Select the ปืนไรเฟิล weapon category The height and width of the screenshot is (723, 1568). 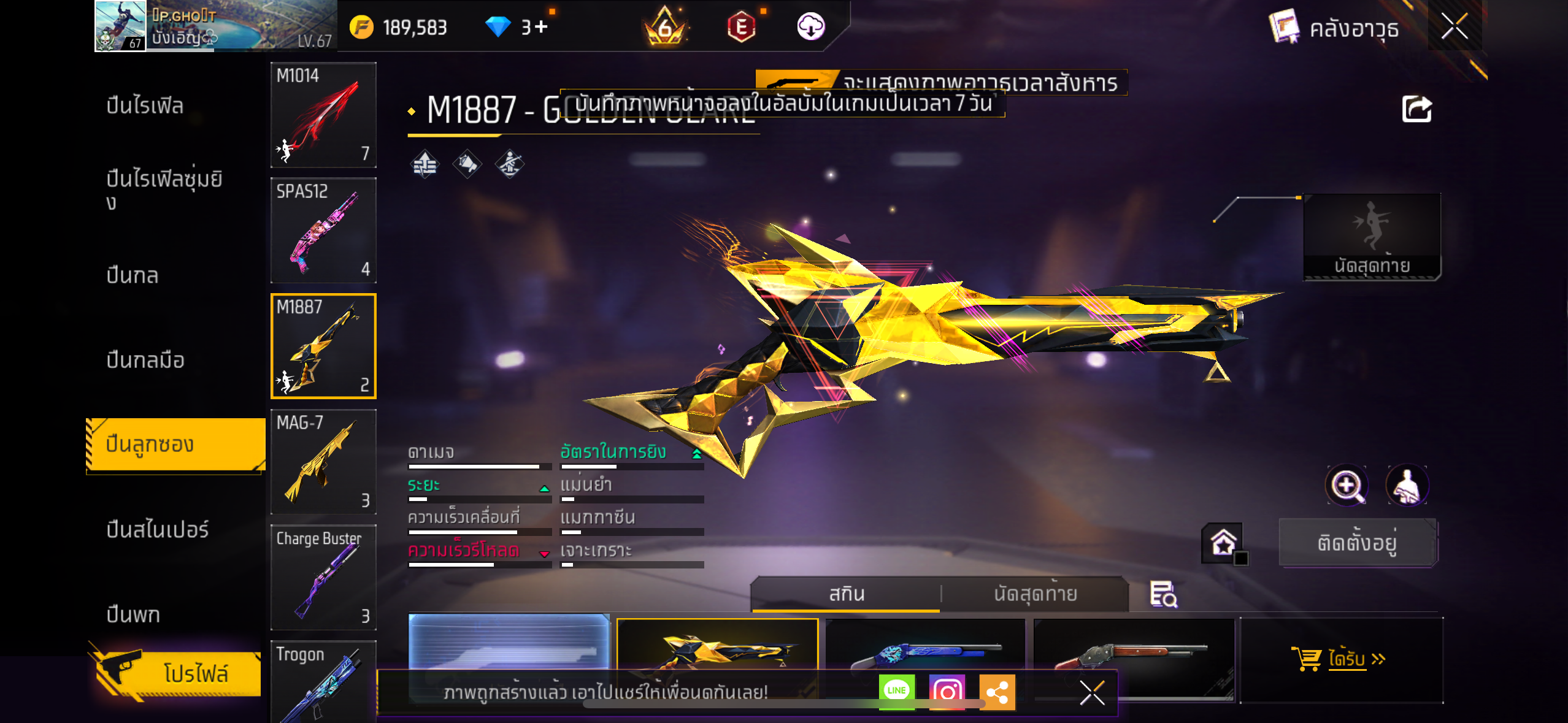point(145,105)
